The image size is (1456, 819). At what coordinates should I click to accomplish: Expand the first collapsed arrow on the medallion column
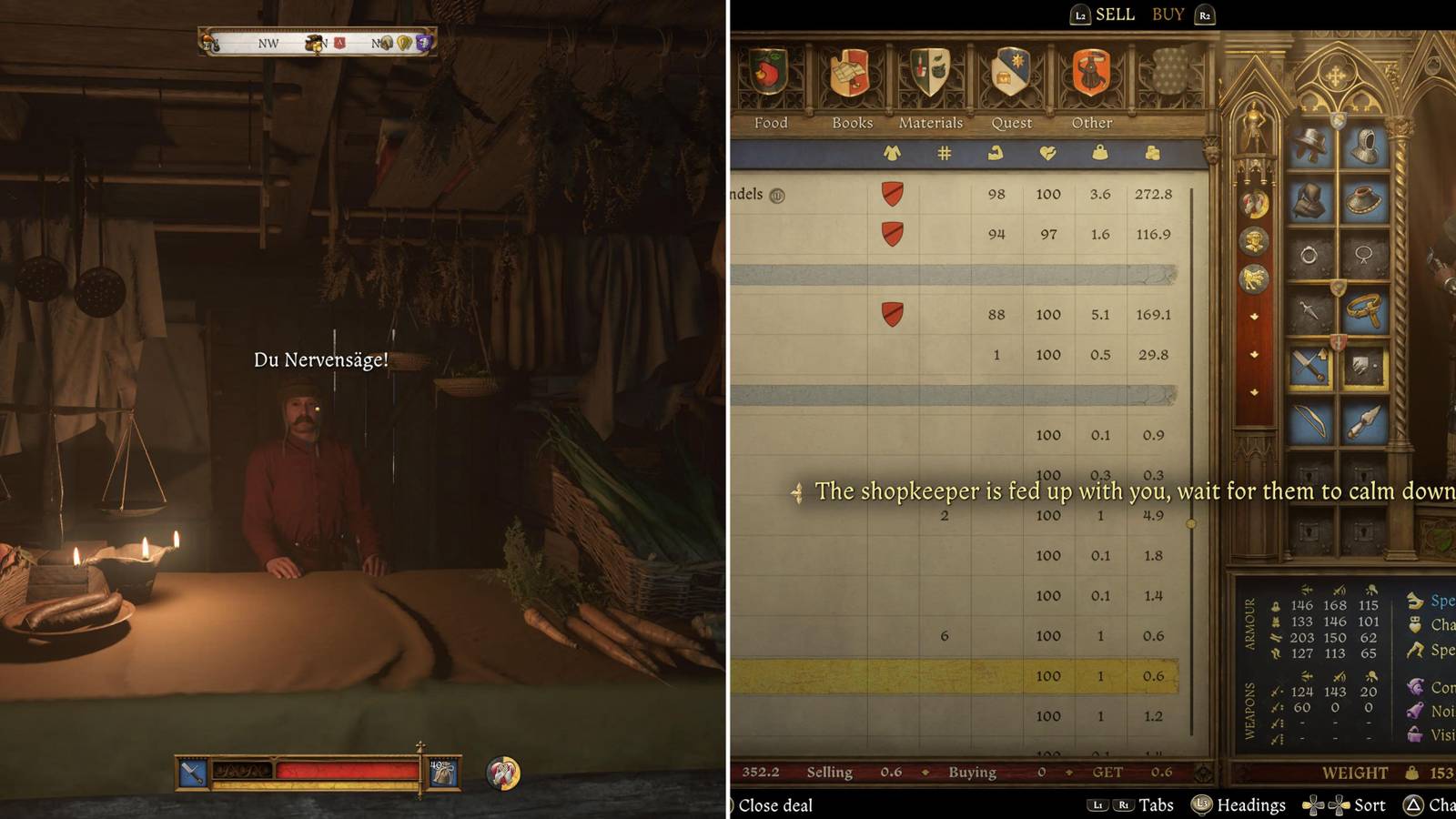[1254, 317]
